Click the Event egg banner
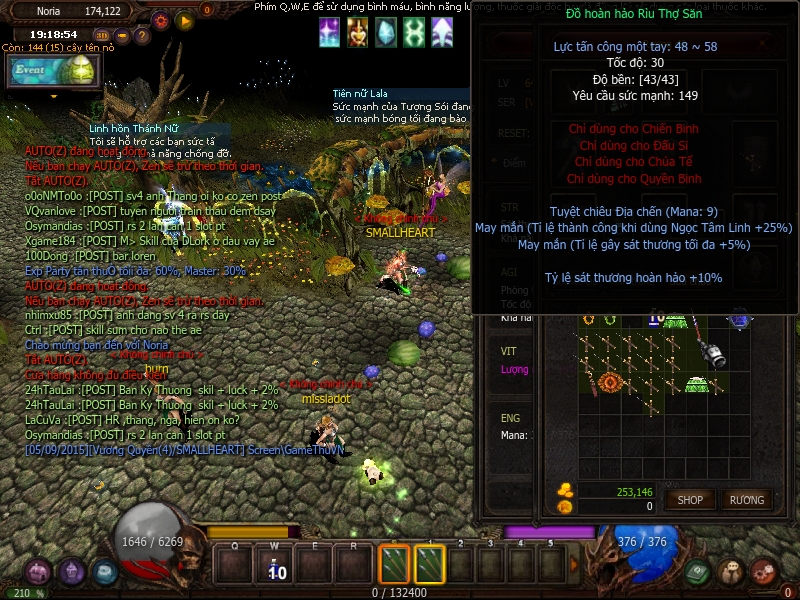The image size is (800, 600). coord(53,70)
